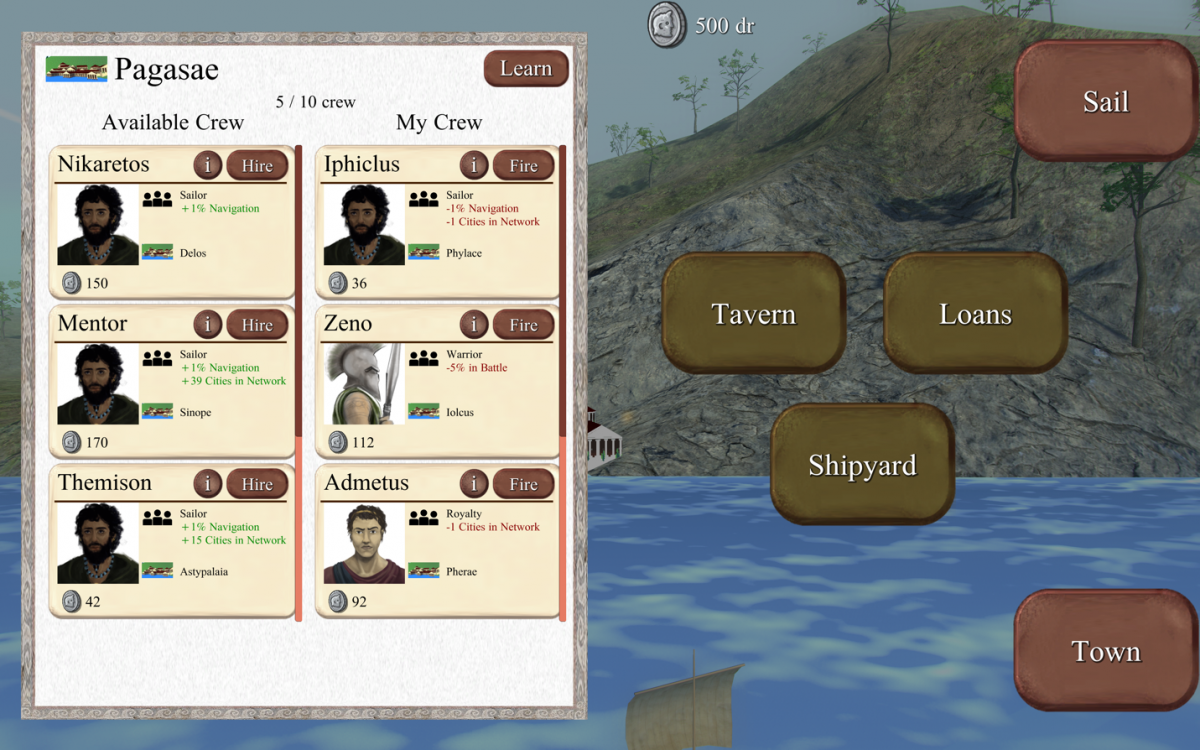Select Nikaretos's portrait thumbnail
This screenshot has width=1200, height=750.
click(x=98, y=225)
